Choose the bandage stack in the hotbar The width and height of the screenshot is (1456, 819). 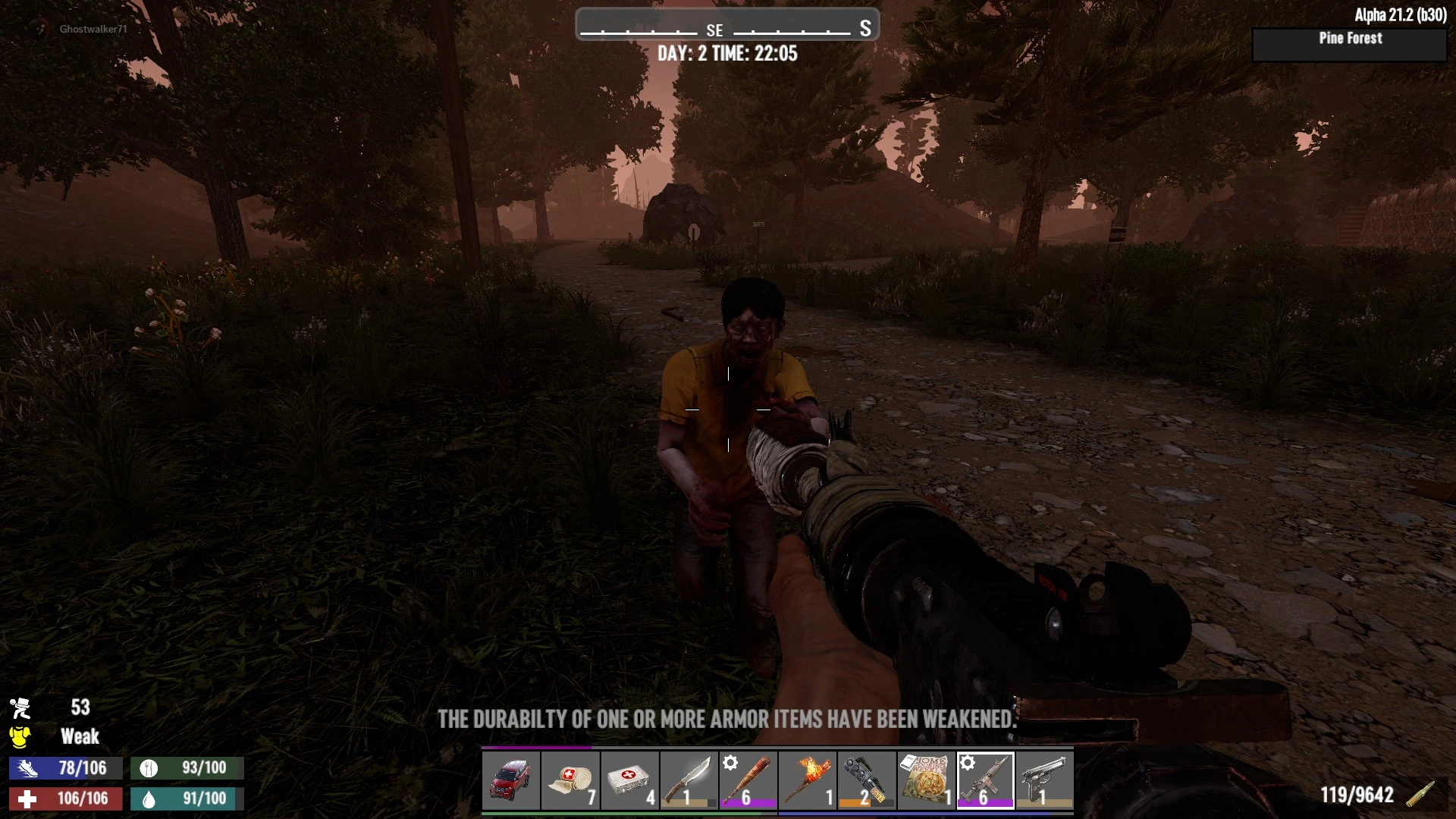[x=570, y=781]
